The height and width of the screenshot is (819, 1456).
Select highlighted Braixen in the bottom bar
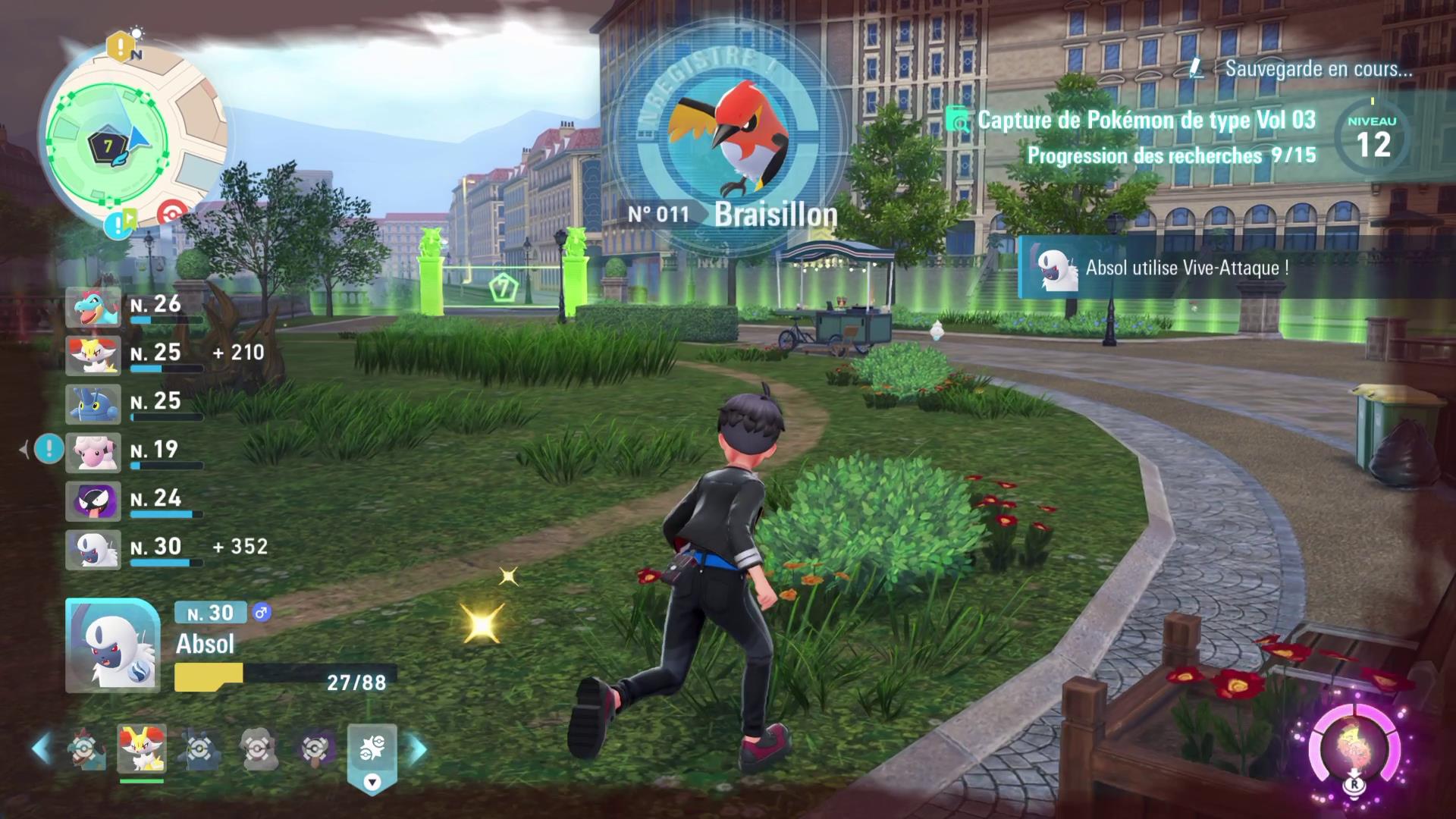pyautogui.click(x=141, y=748)
